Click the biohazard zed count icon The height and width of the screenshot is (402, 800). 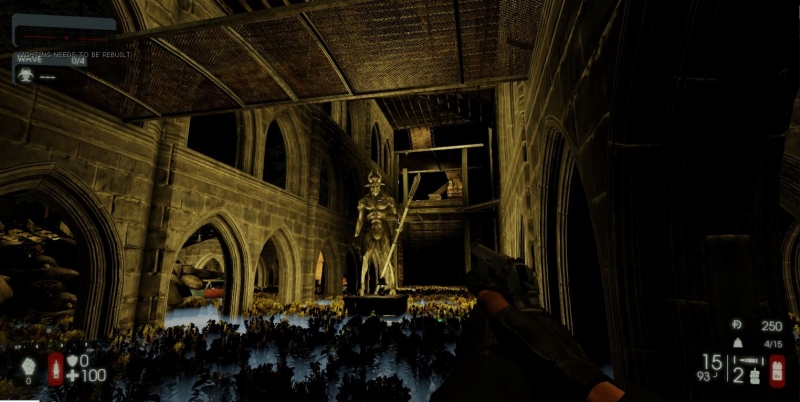coord(25,74)
